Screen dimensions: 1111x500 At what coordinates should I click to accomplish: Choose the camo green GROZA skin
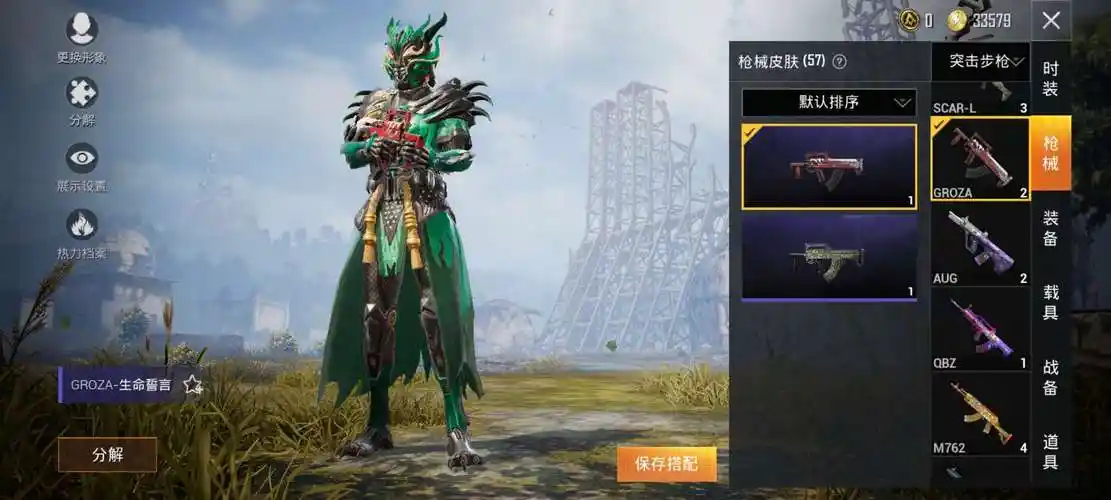point(829,258)
